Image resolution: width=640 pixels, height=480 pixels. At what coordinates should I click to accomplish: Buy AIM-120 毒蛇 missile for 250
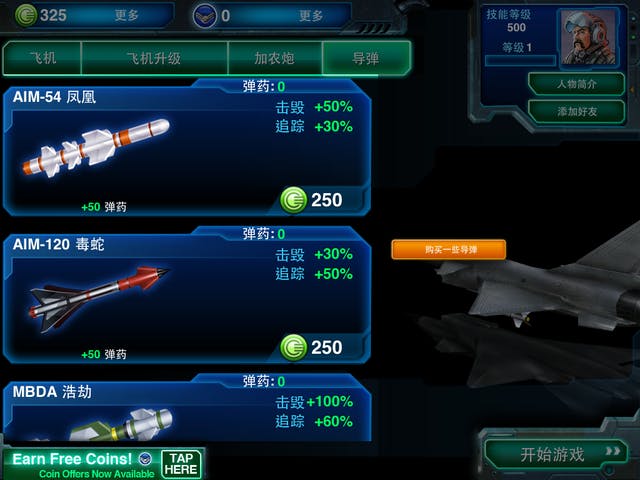point(312,348)
